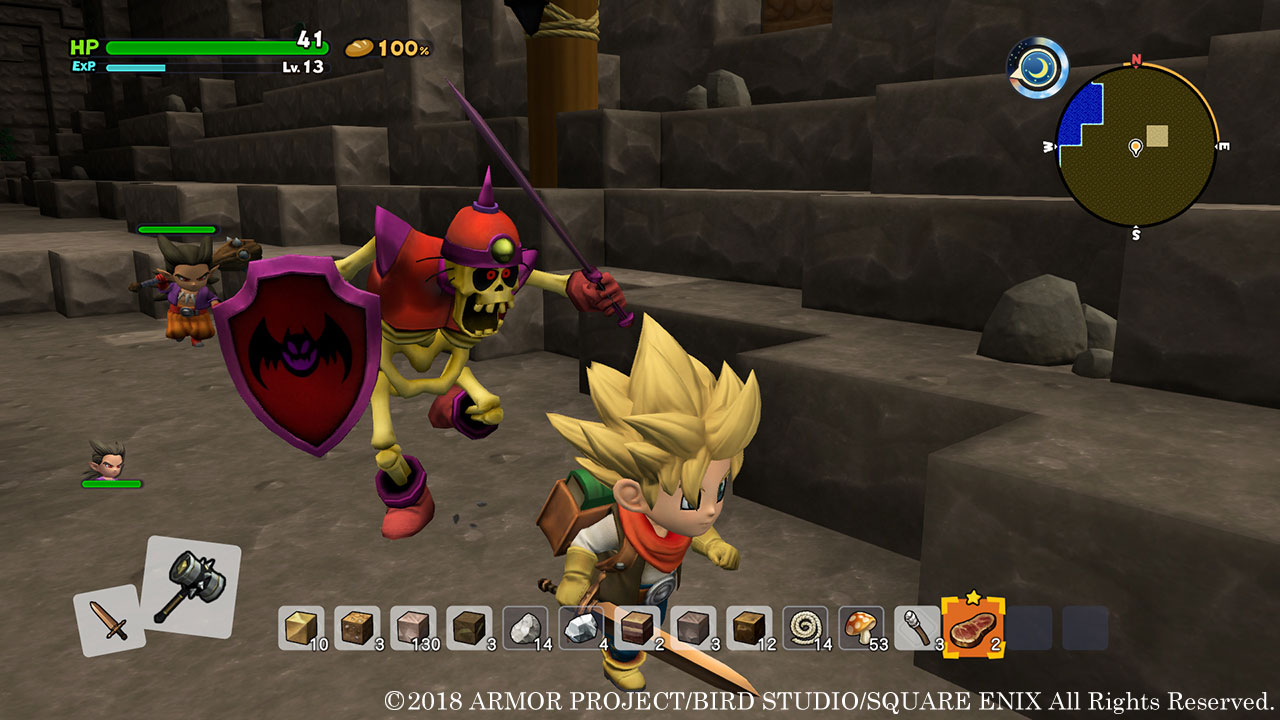The image size is (1280, 720).
Task: Pick the white-tipped torch stick slot
Action: (x=917, y=628)
